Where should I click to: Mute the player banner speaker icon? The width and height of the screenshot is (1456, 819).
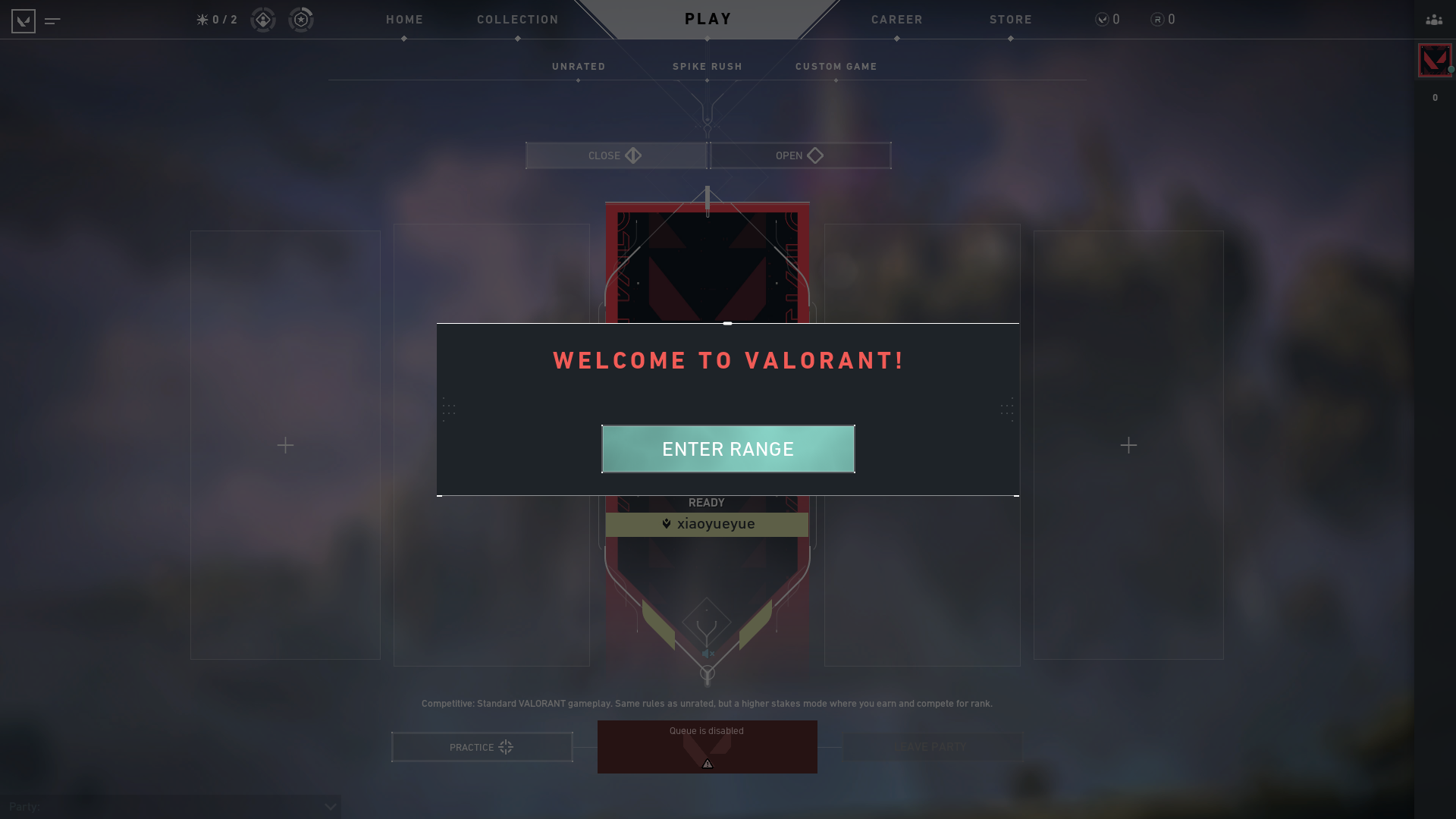707,653
